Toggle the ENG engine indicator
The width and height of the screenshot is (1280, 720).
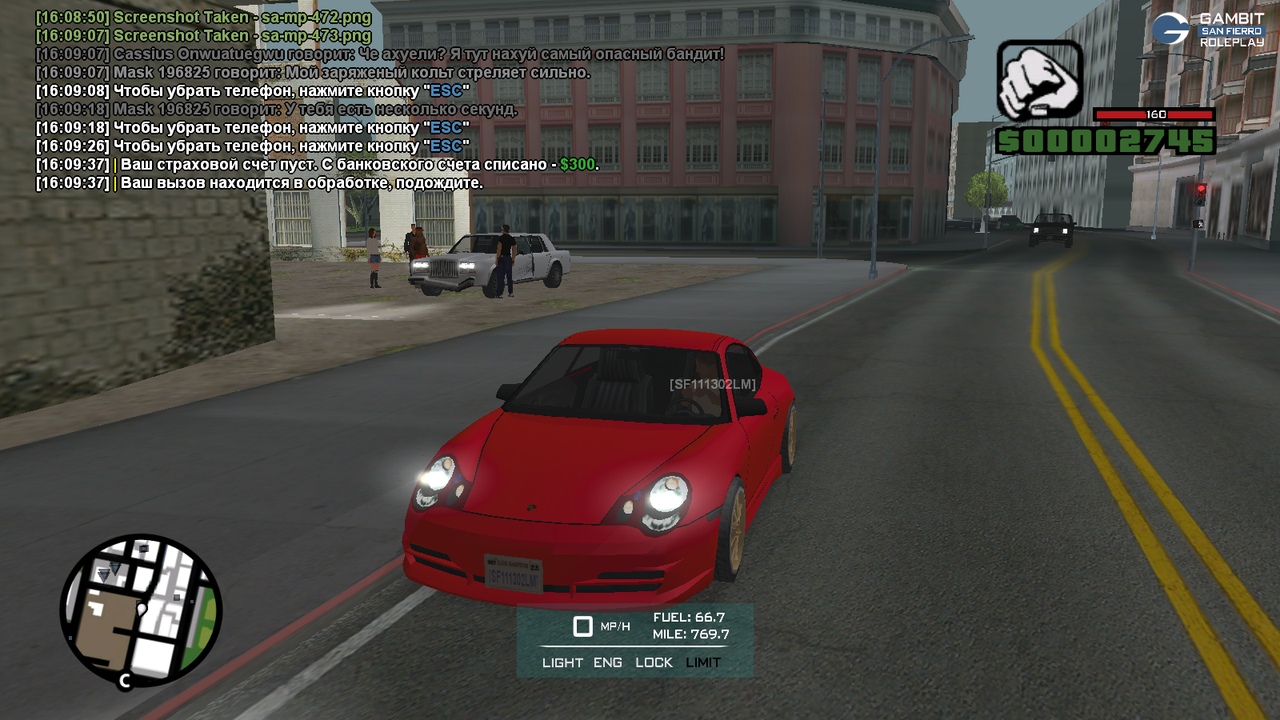(607, 662)
